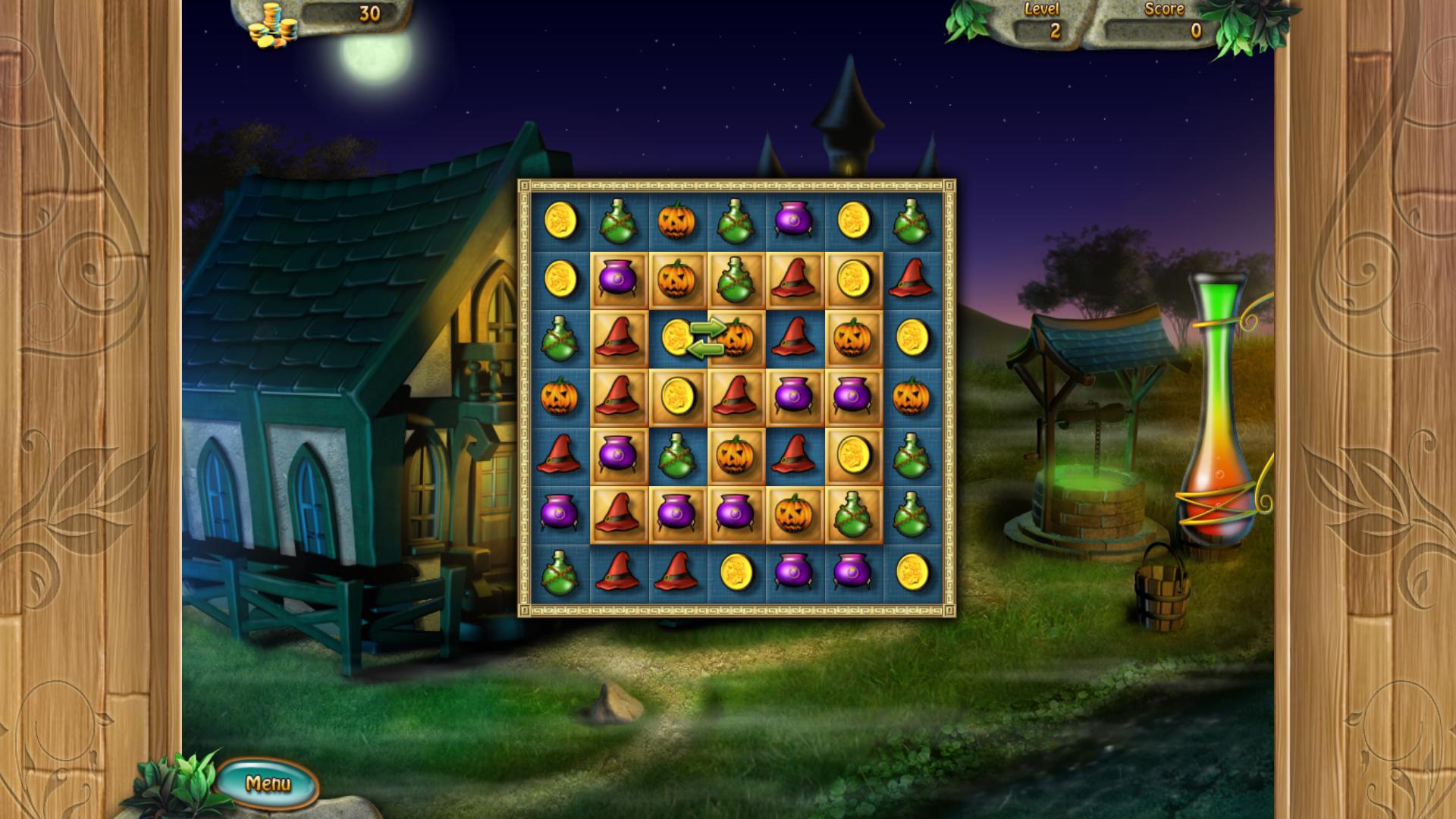This screenshot has height=819, width=1456.
Task: Select the red witch hat in the leftmost column
Action: point(560,455)
